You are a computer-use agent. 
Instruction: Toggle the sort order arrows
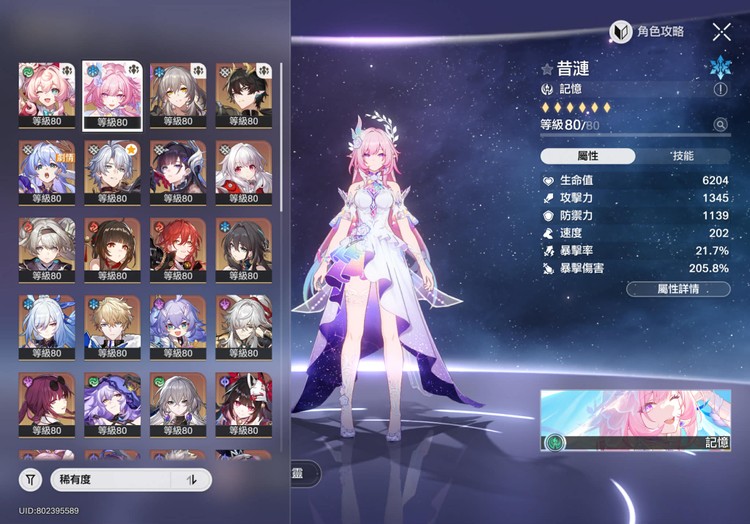191,480
